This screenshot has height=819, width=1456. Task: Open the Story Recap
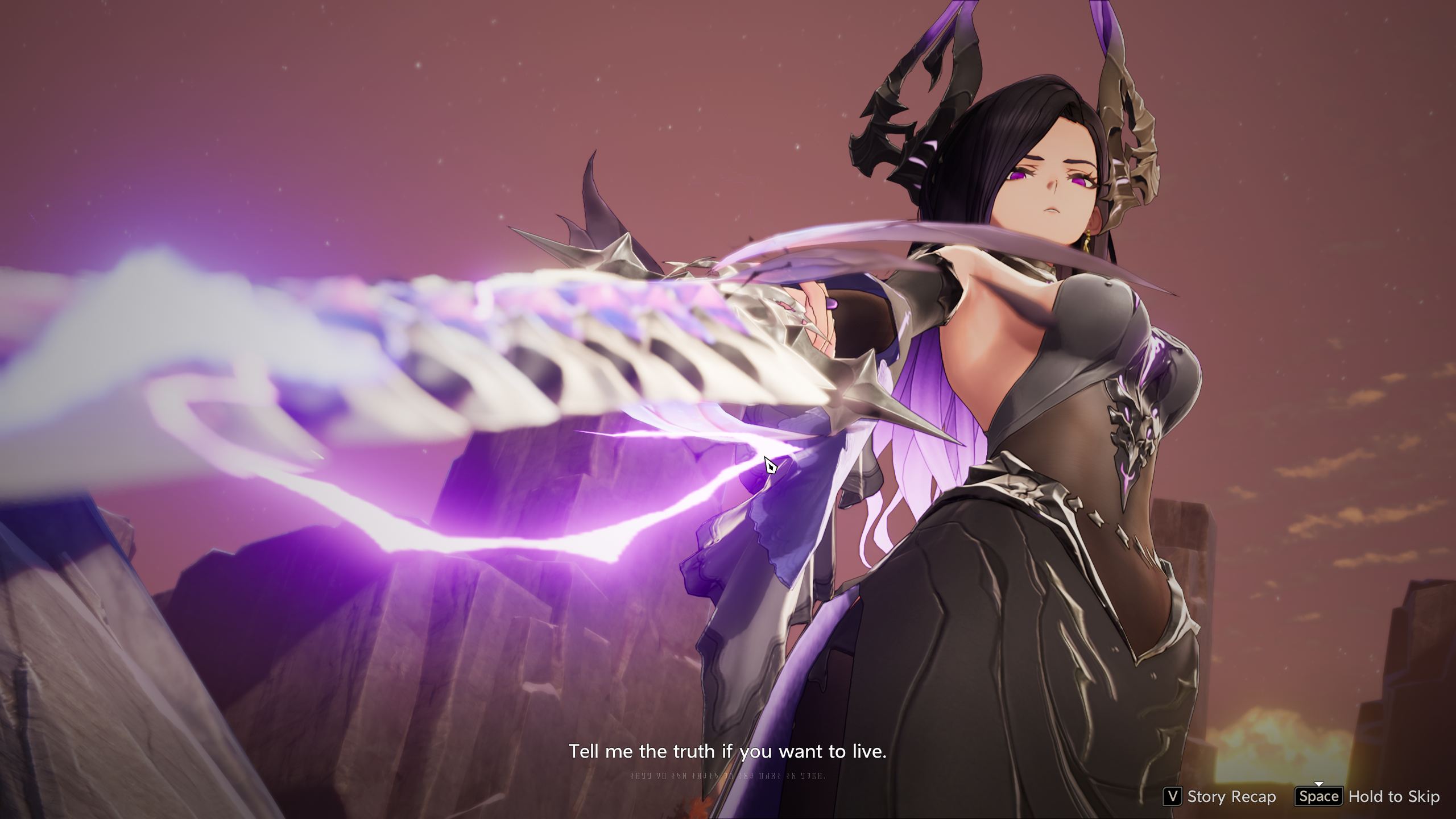(x=1219, y=796)
